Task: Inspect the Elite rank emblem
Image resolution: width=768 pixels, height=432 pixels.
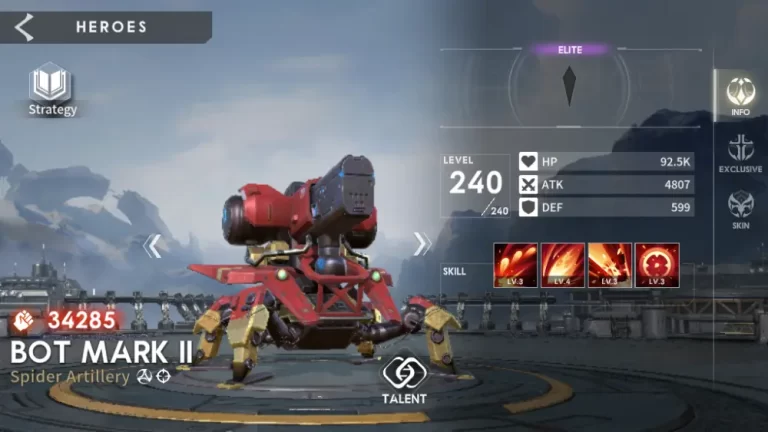Action: 569,84
